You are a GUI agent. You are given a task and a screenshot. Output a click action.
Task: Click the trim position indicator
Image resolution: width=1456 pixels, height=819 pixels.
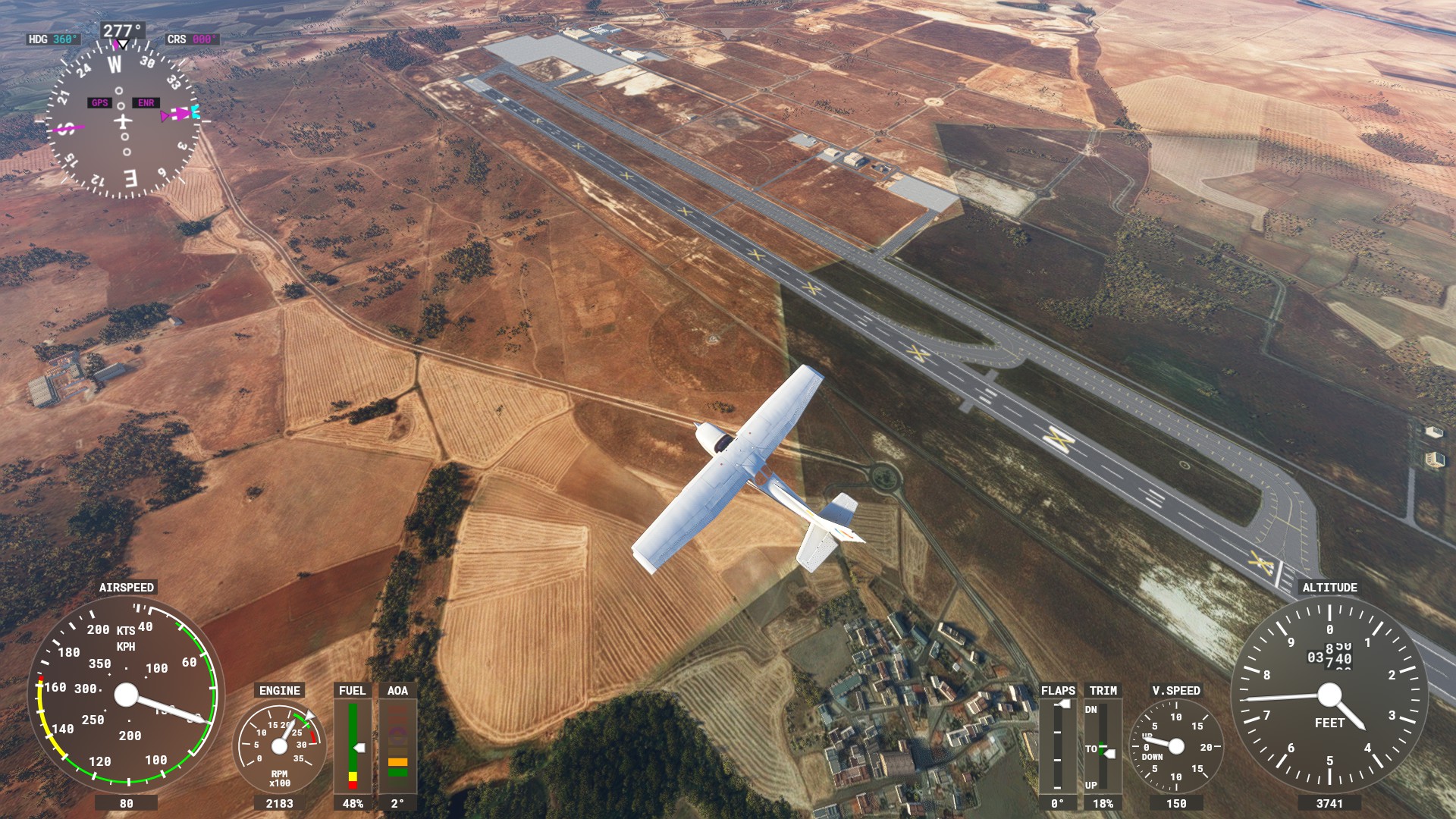pyautogui.click(x=1103, y=746)
